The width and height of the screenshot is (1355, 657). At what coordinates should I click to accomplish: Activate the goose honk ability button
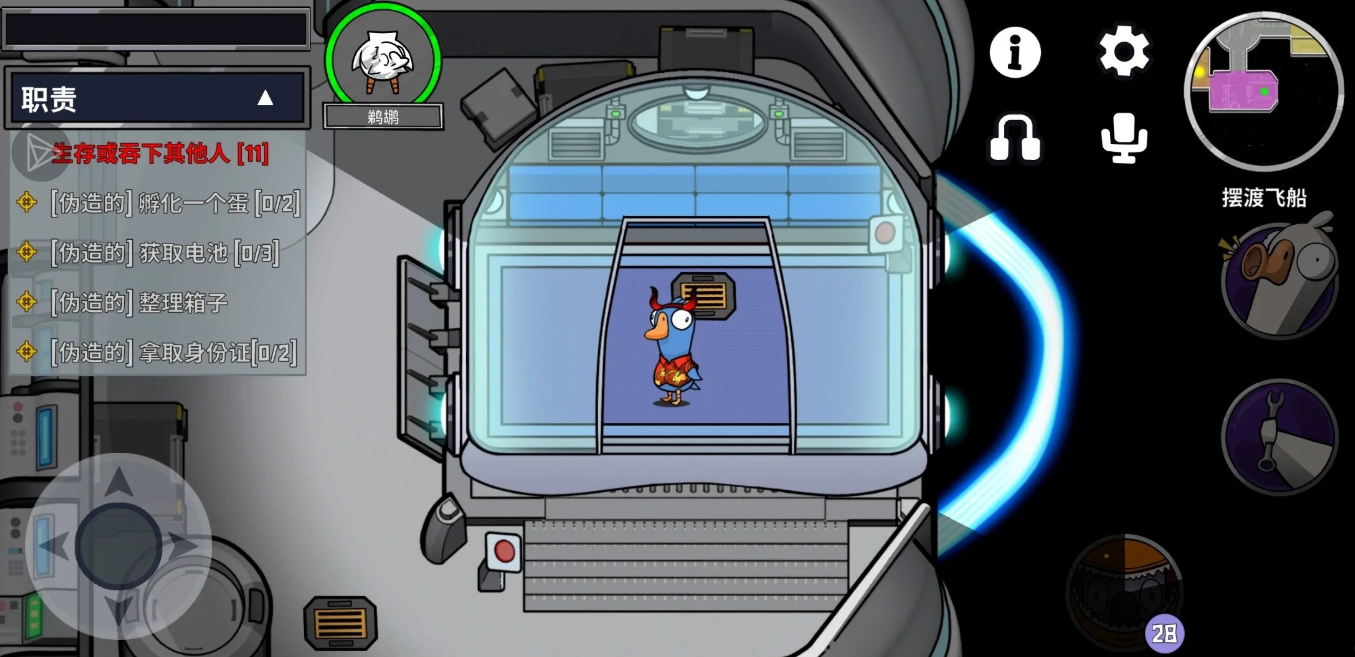[1279, 281]
